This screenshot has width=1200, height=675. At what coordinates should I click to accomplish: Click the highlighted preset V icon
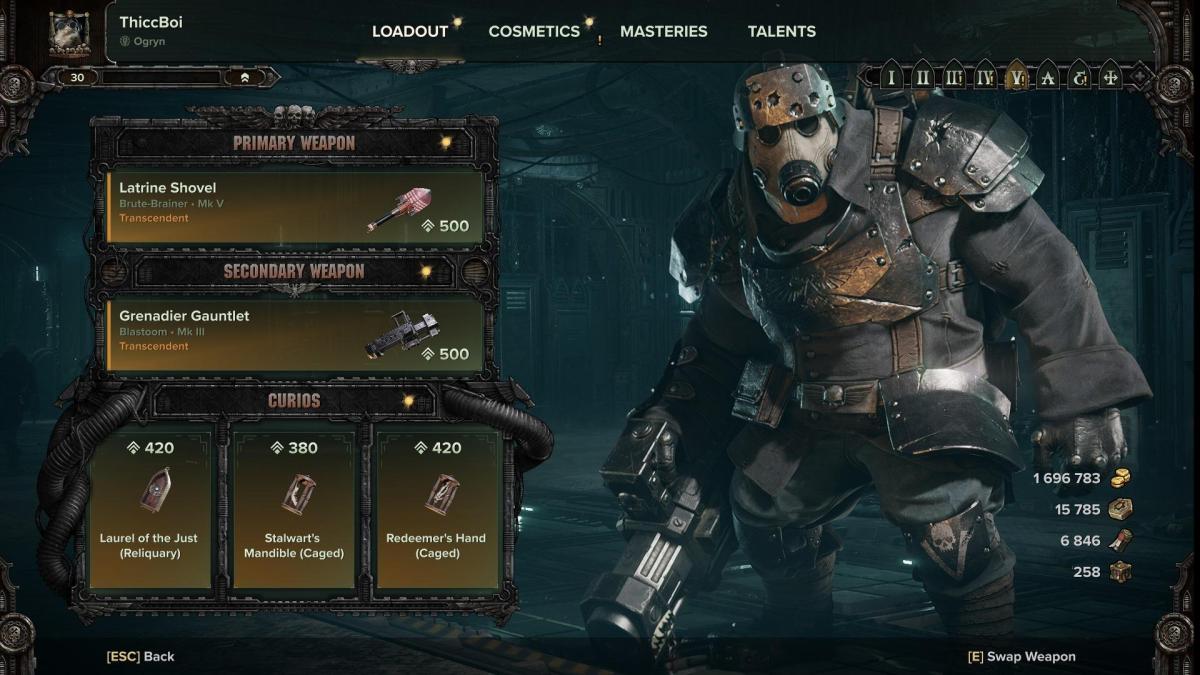pos(1017,77)
